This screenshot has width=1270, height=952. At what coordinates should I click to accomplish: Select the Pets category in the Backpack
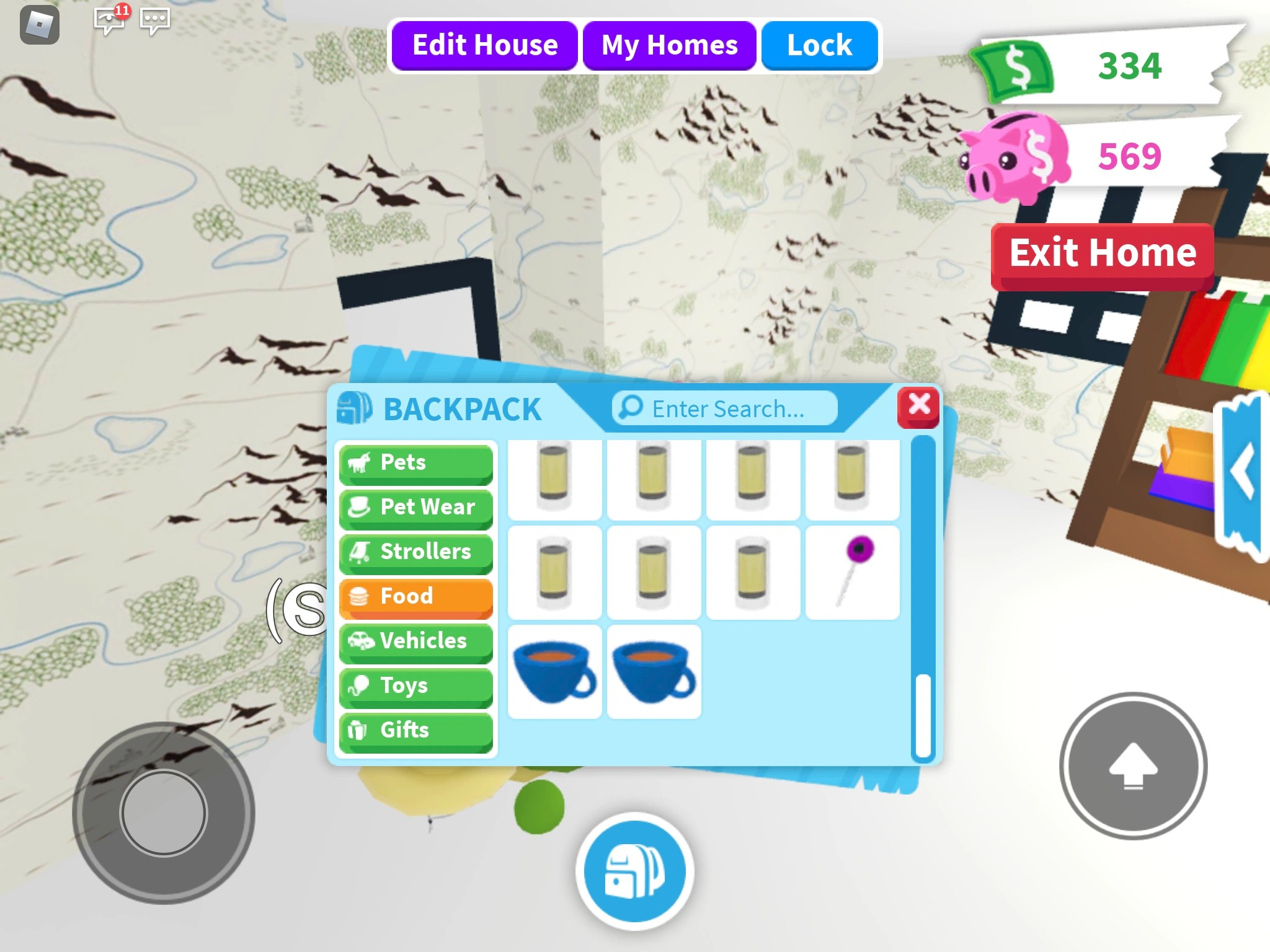pyautogui.click(x=416, y=462)
